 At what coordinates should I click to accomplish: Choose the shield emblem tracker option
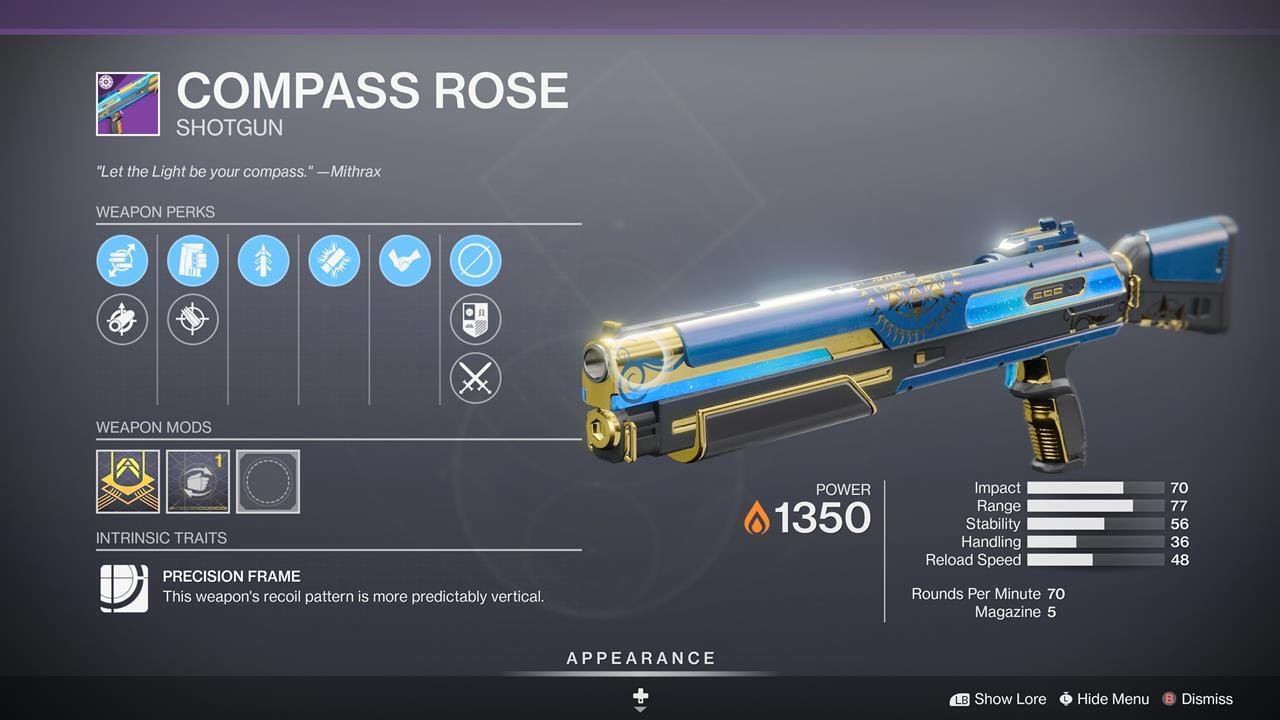(x=475, y=320)
